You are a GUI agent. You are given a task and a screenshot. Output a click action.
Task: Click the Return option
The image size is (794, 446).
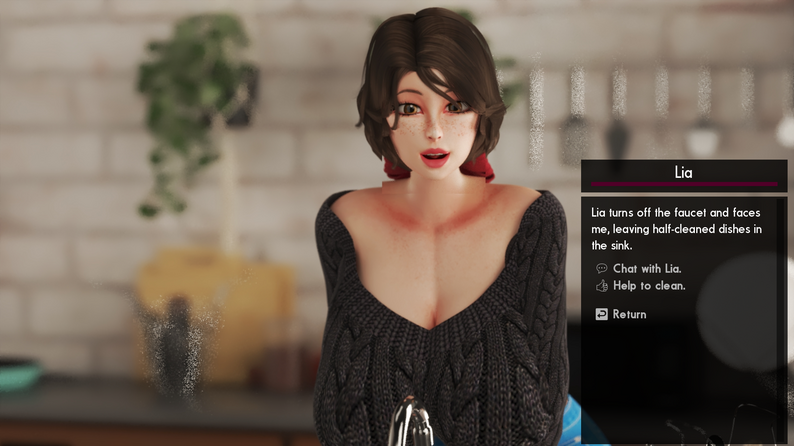629,314
